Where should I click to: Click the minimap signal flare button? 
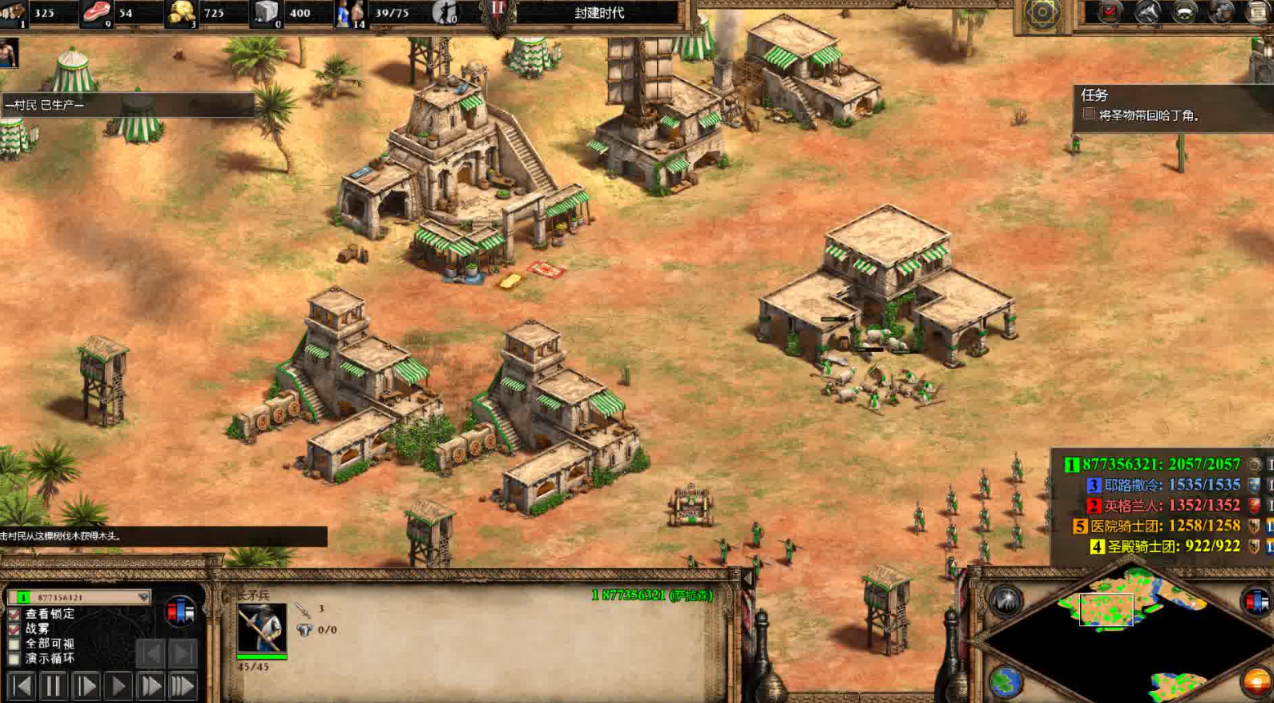coord(1005,600)
